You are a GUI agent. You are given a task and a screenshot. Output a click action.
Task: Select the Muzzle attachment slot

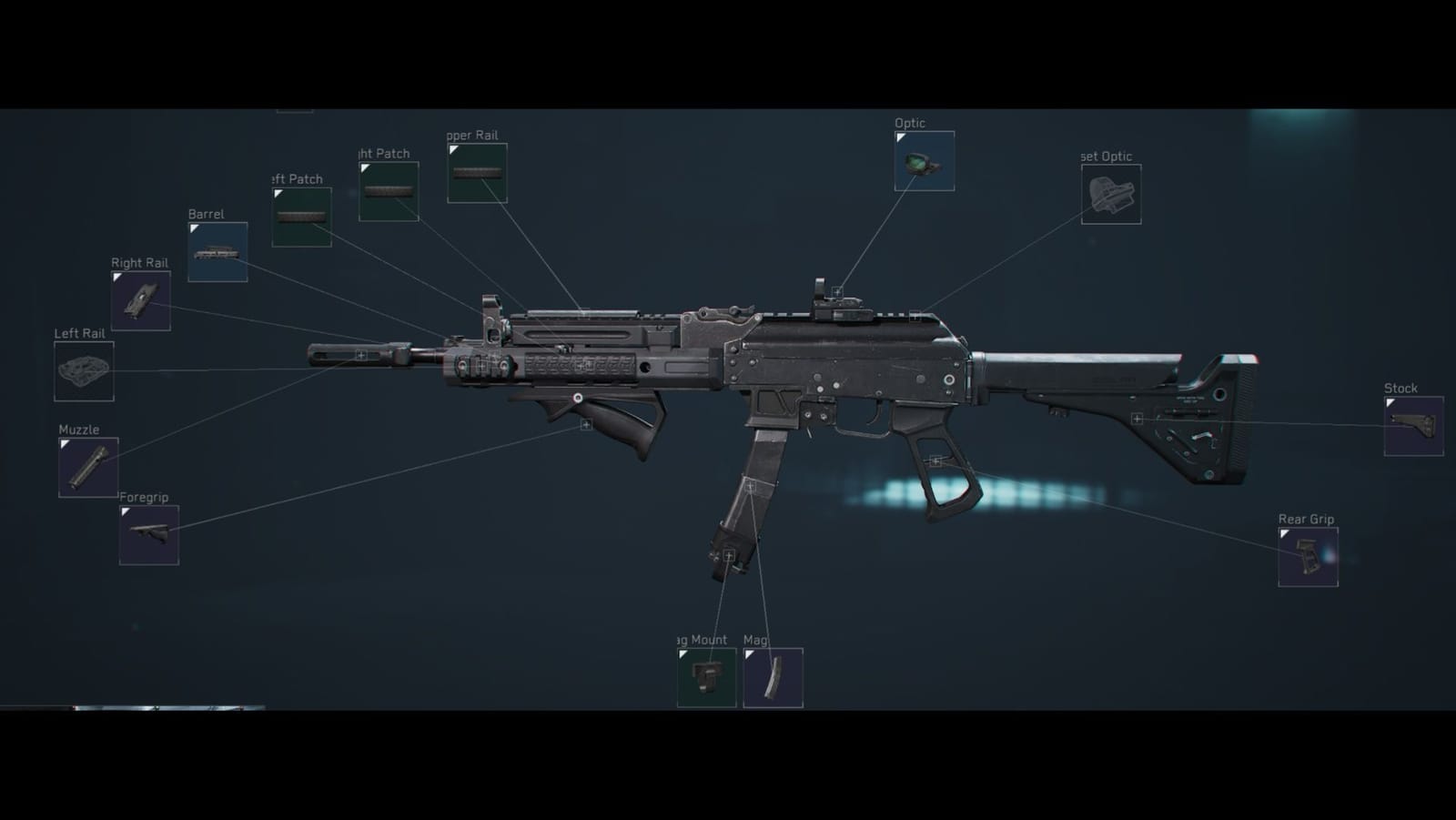click(88, 466)
